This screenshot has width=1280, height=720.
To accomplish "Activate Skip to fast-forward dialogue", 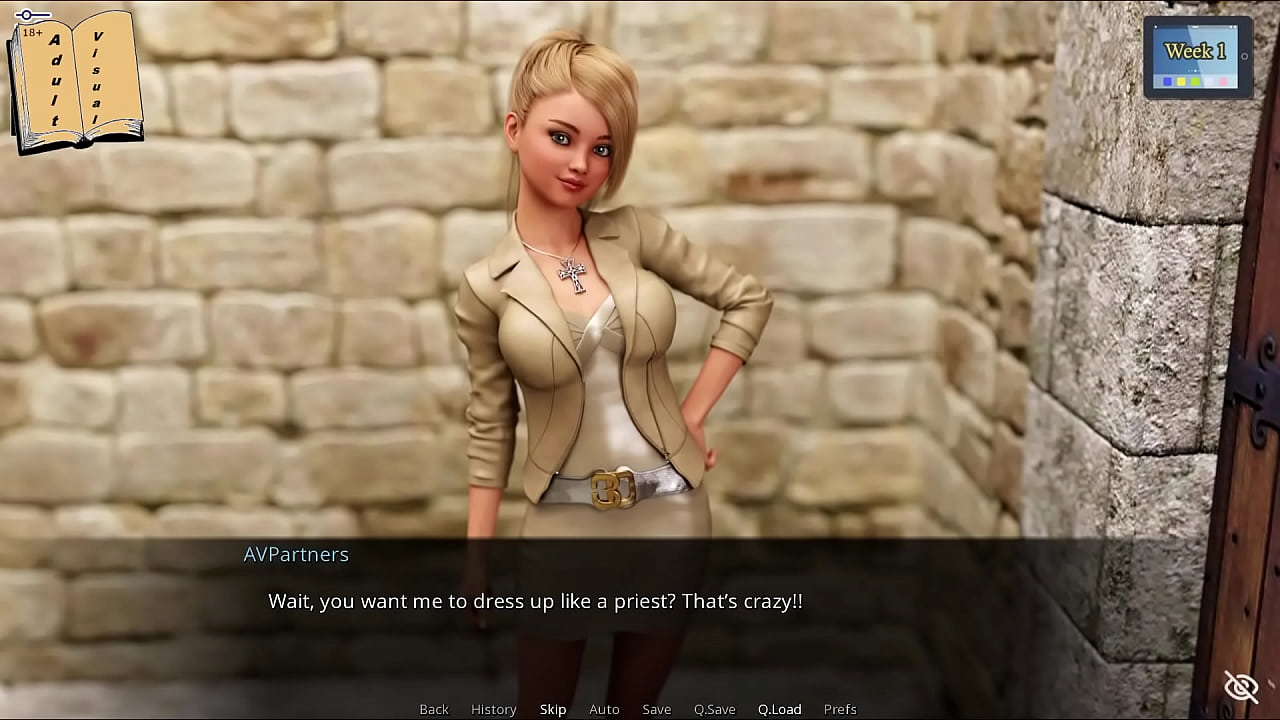I will pyautogui.click(x=553, y=709).
